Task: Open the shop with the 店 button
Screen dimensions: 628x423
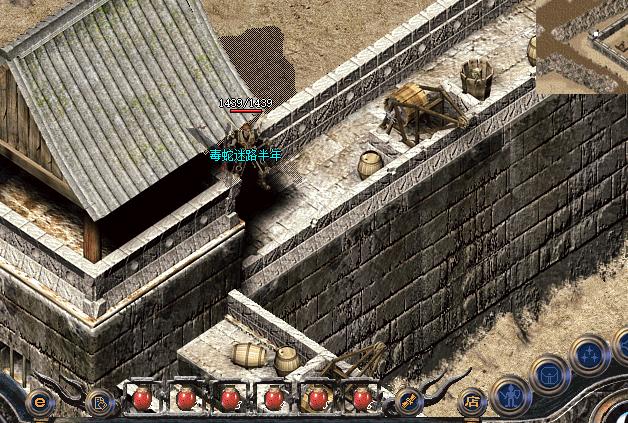Action: click(x=471, y=400)
